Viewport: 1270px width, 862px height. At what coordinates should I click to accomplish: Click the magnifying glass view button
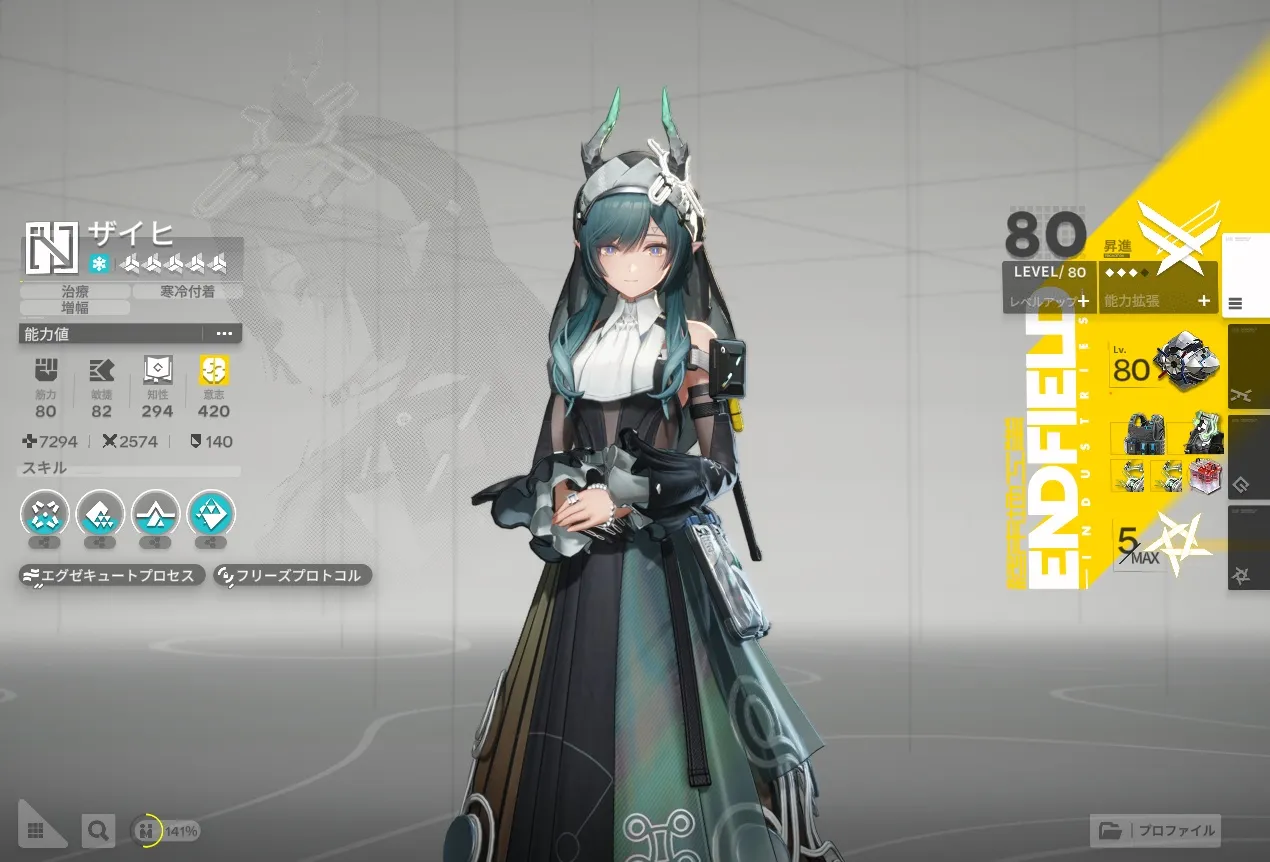coord(97,830)
